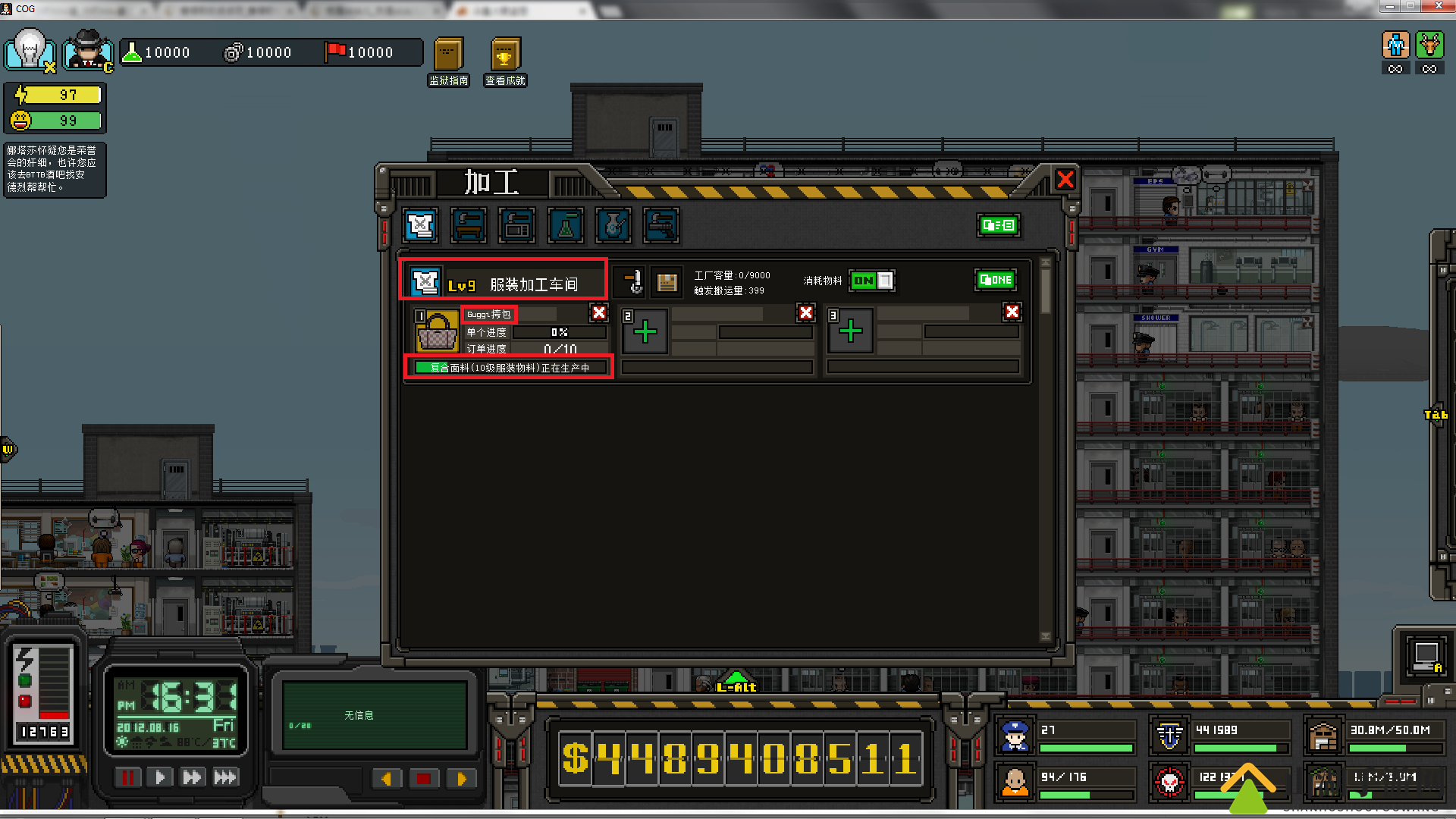Click the green DONE button
1456x819 pixels.
[x=996, y=281]
